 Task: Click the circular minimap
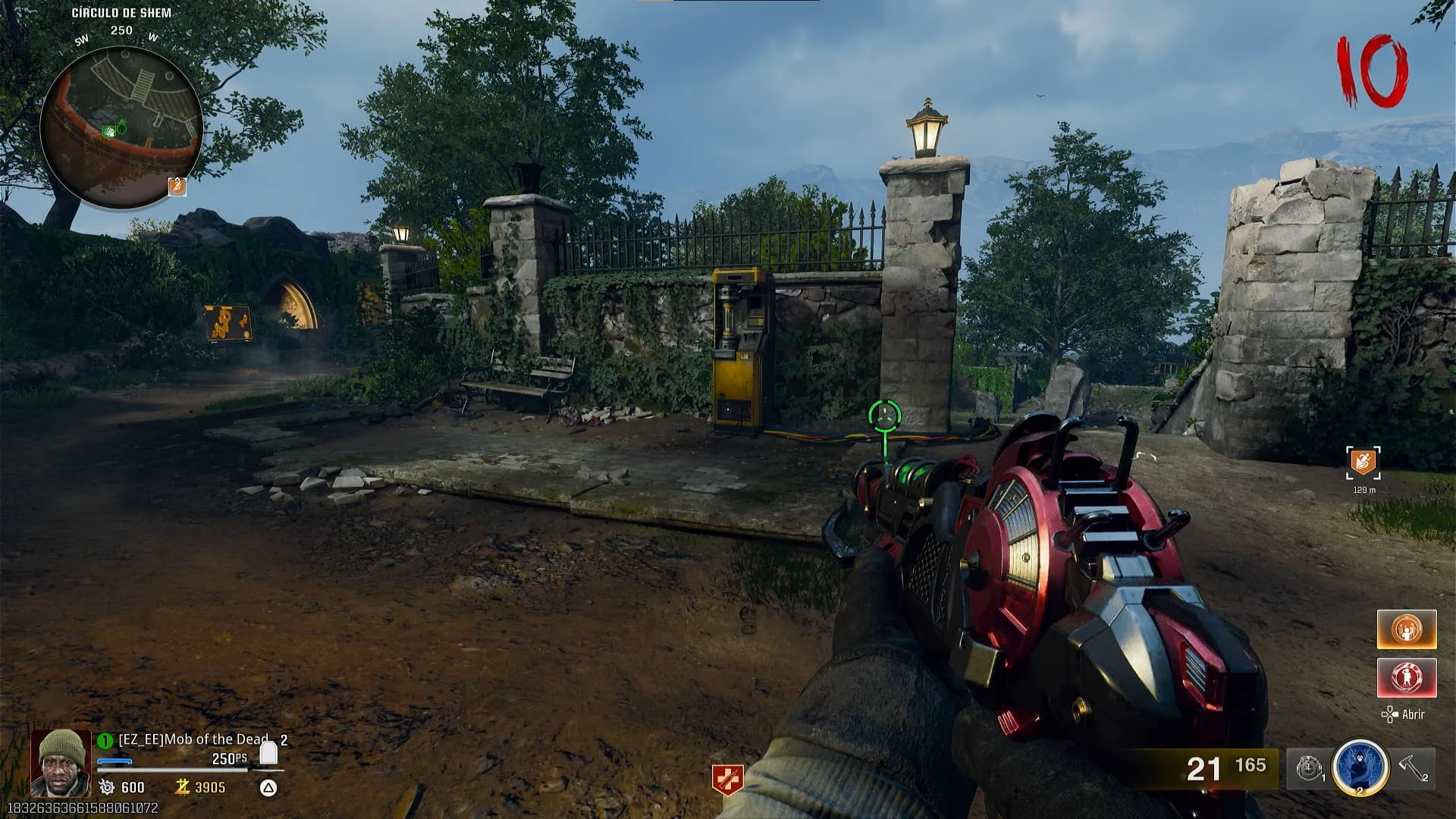121,127
